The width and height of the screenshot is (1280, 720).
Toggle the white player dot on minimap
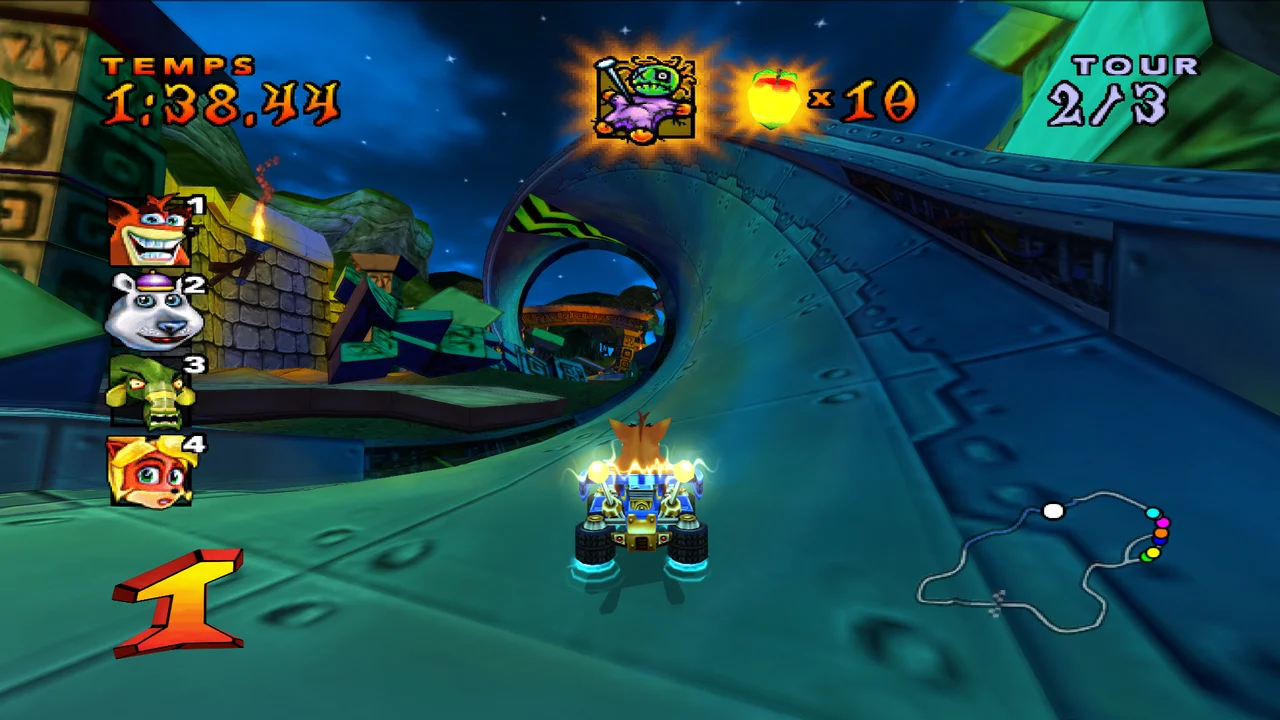(x=1053, y=511)
